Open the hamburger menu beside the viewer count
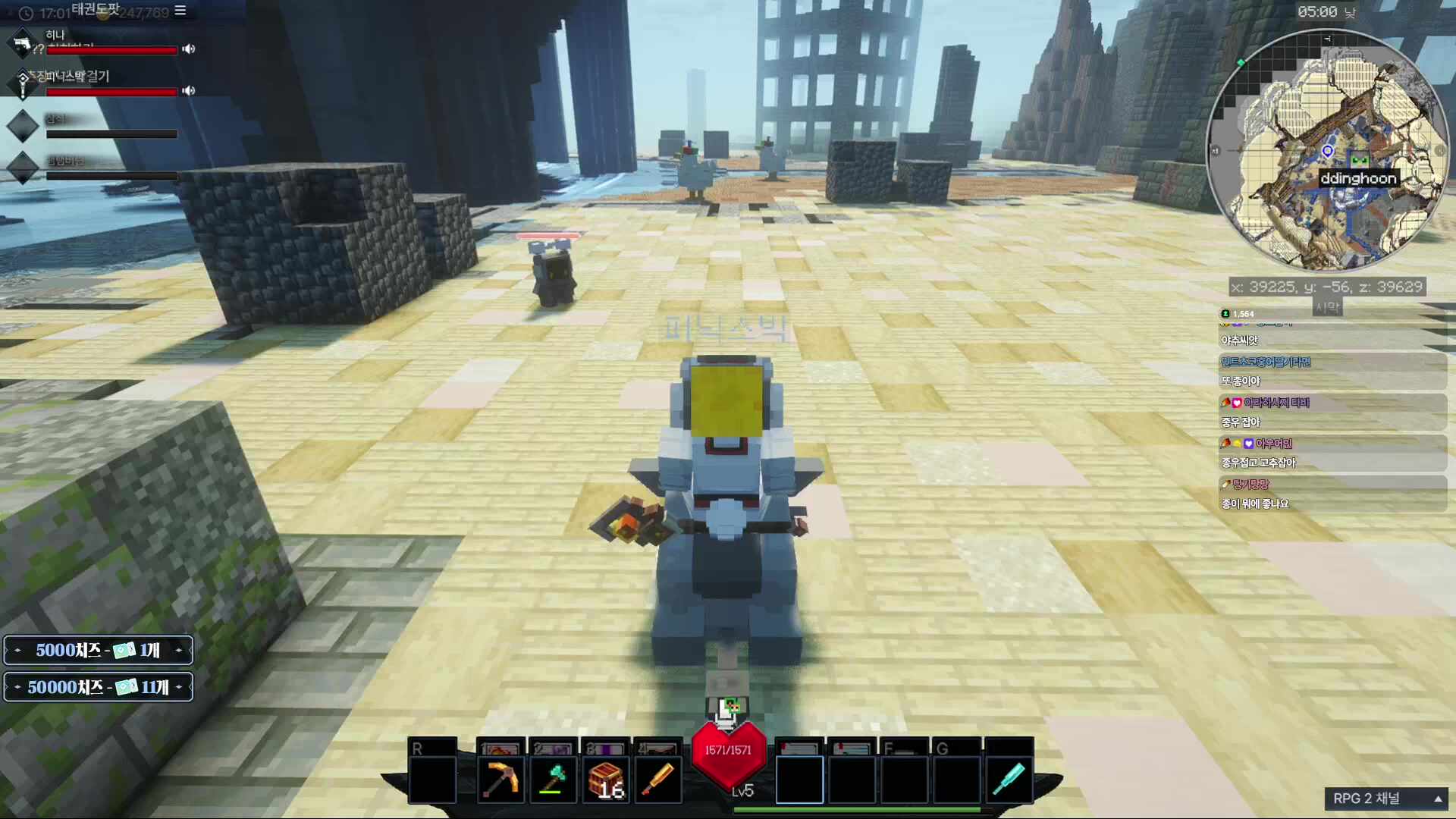The image size is (1456, 819). coord(180,11)
